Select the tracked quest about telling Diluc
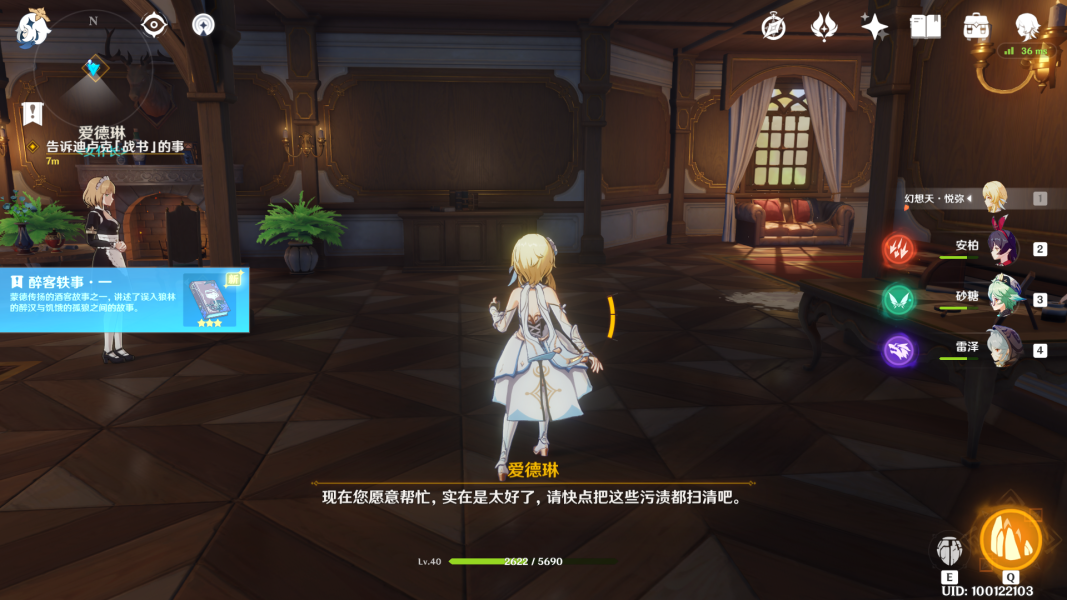 [115, 147]
